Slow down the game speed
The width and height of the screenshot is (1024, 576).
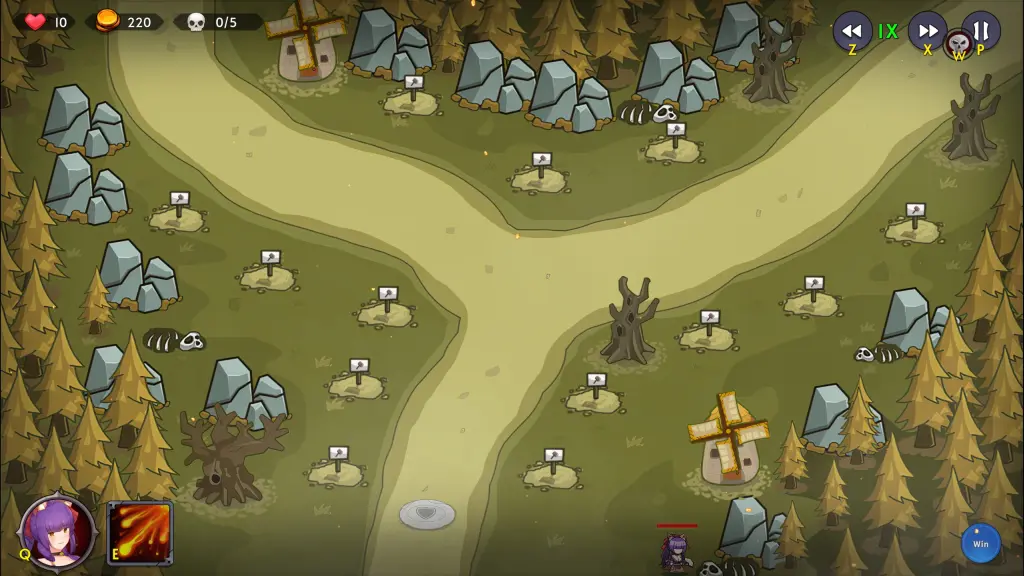(852, 30)
